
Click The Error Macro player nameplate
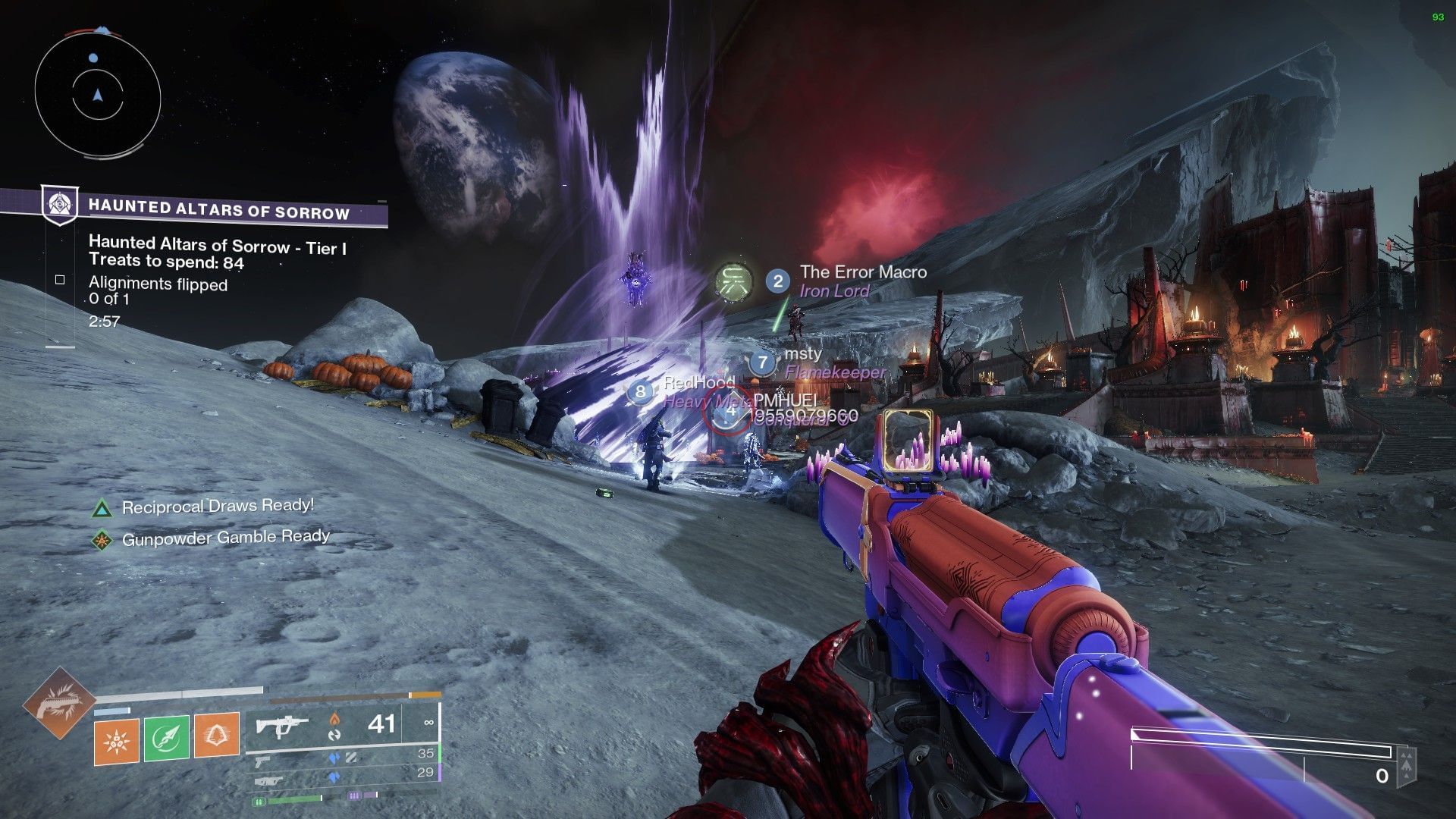click(x=862, y=272)
